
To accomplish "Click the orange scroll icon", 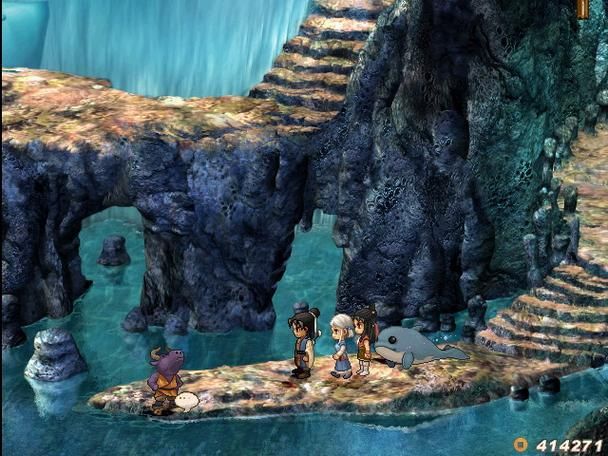I will tap(583, 8).
